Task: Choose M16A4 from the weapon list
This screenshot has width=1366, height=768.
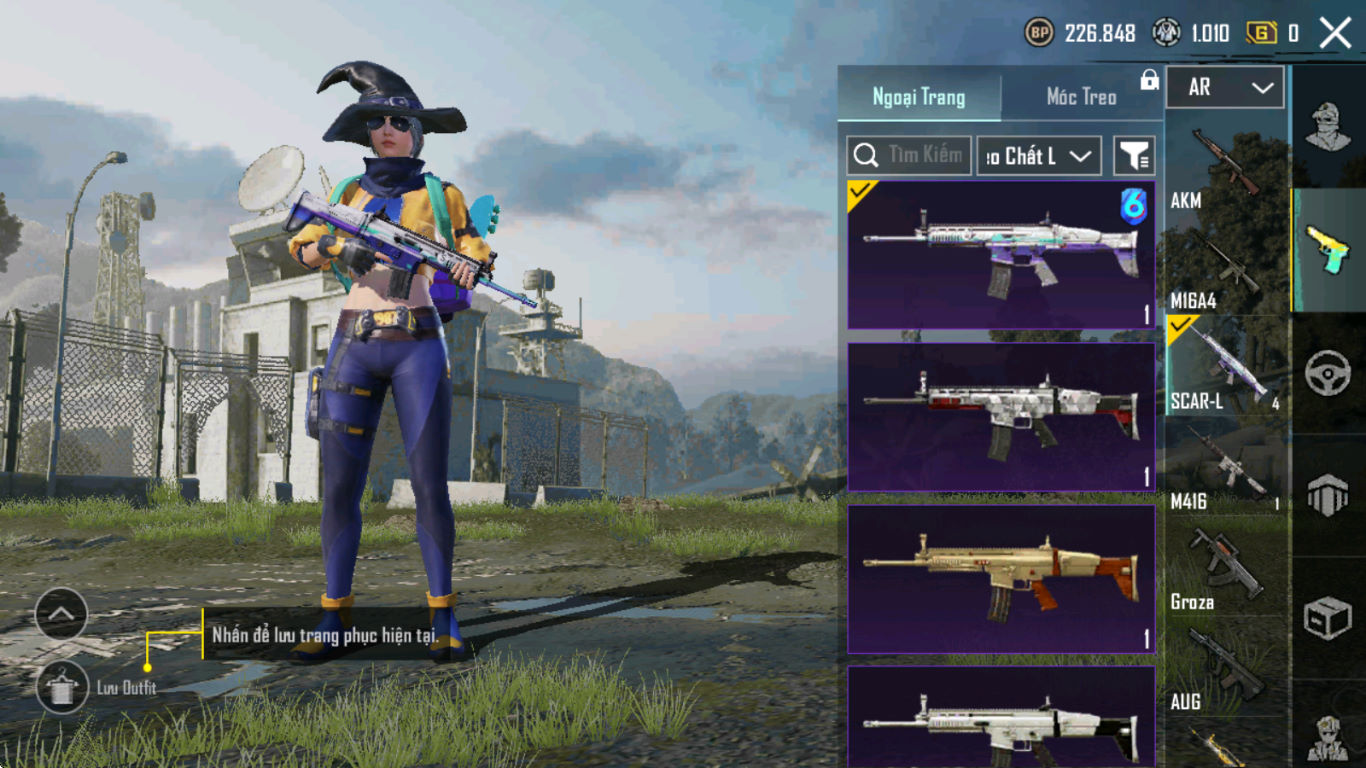Action: tap(1226, 268)
